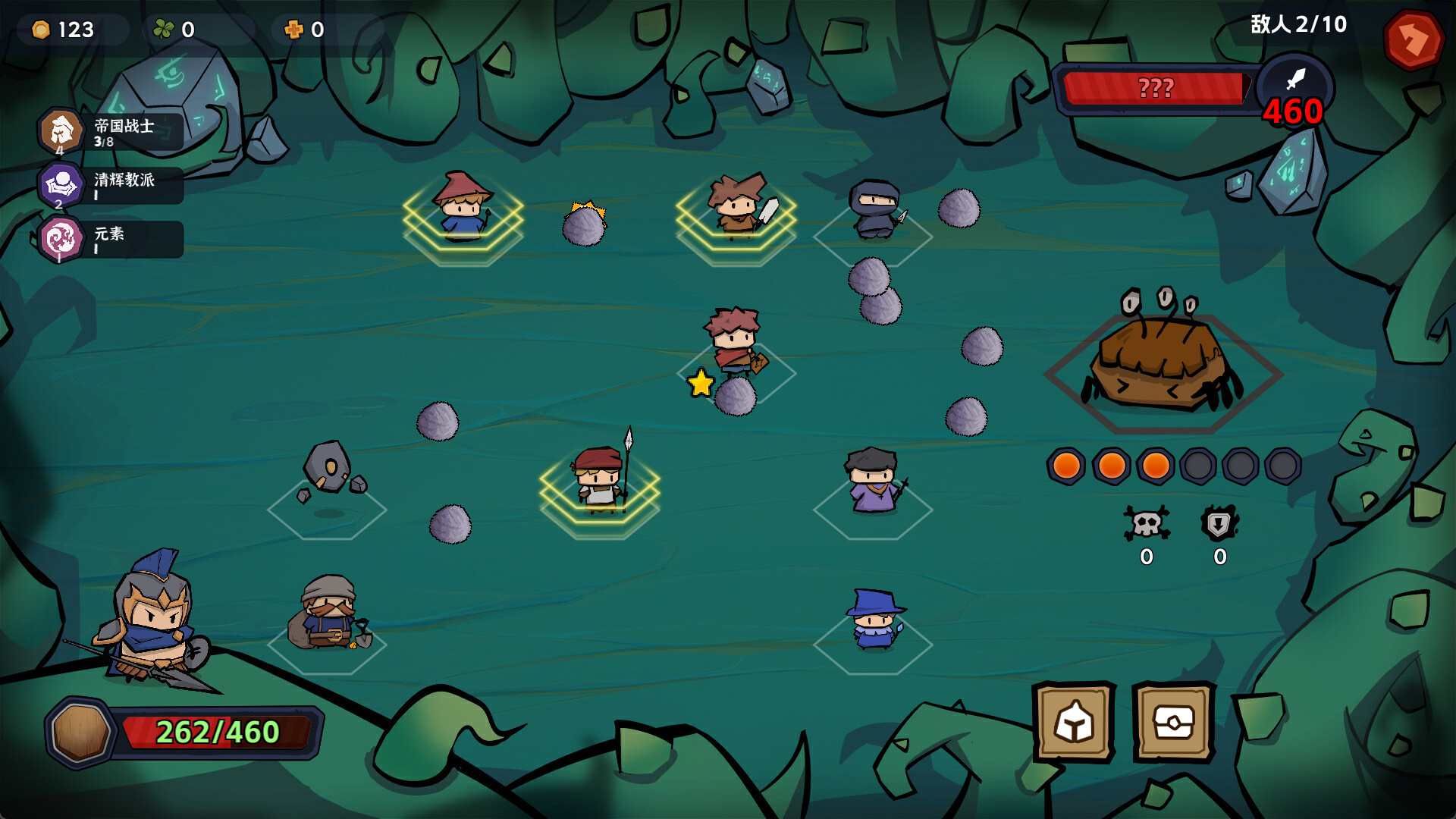This screenshot has height=819, width=1456.
Task: Click the skull kill counter icon
Action: [x=1146, y=524]
